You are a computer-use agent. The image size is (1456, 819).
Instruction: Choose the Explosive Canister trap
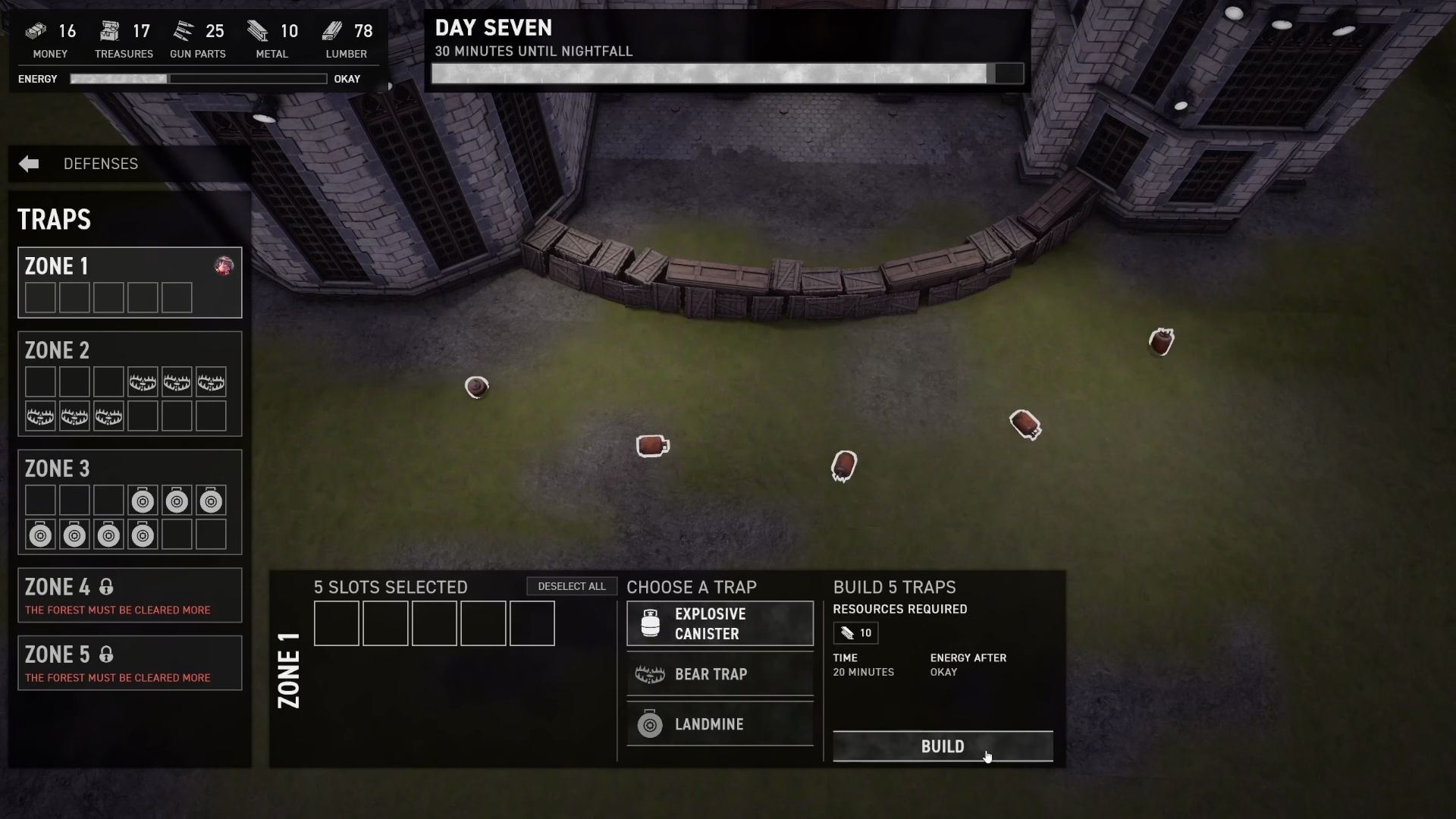720,623
